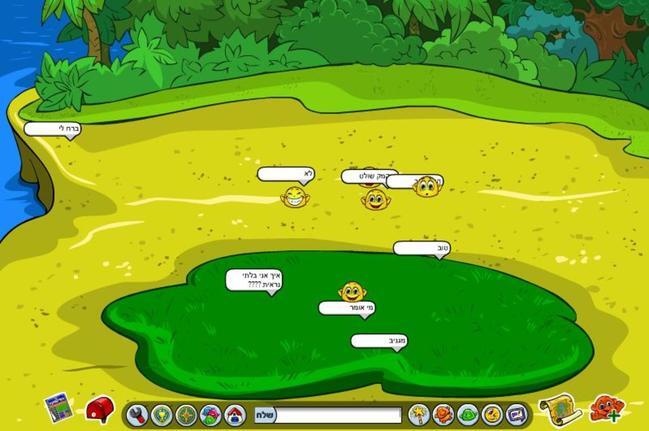
Task: Click the orange creature toolbar button
Action: point(443,414)
